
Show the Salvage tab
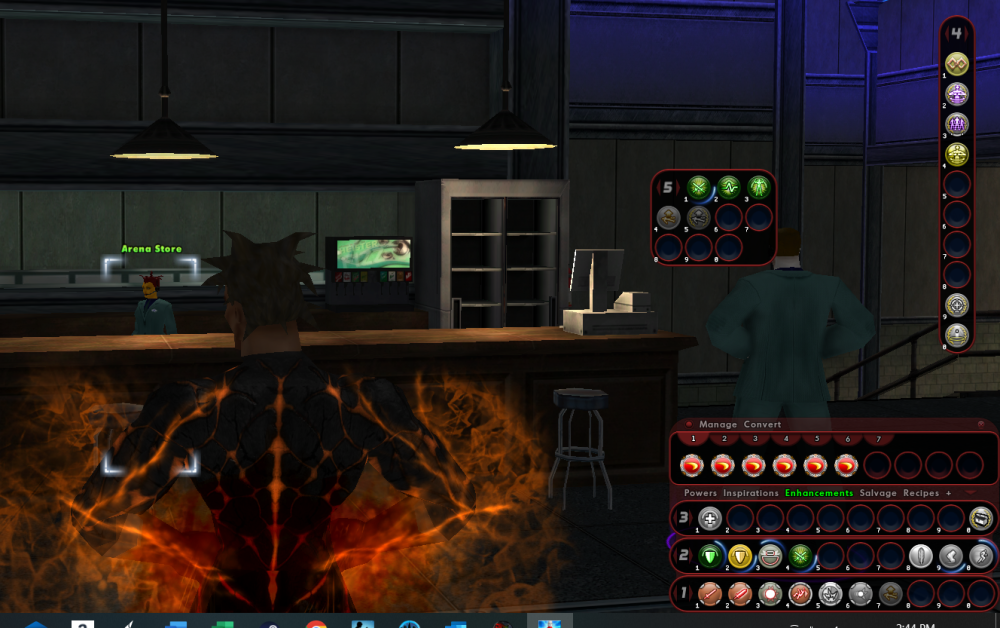[878, 493]
